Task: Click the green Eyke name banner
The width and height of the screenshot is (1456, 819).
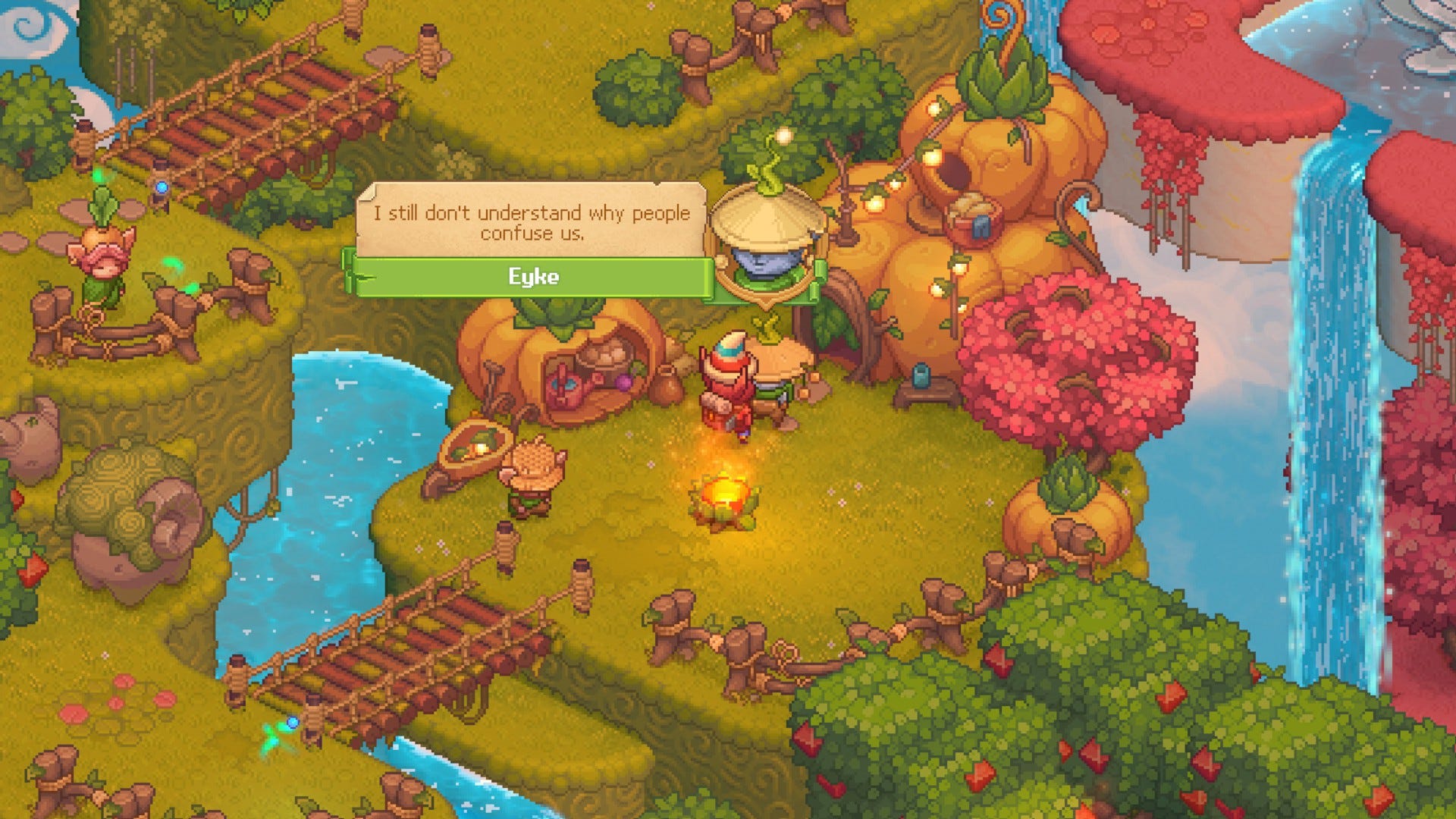Action: pos(533,277)
